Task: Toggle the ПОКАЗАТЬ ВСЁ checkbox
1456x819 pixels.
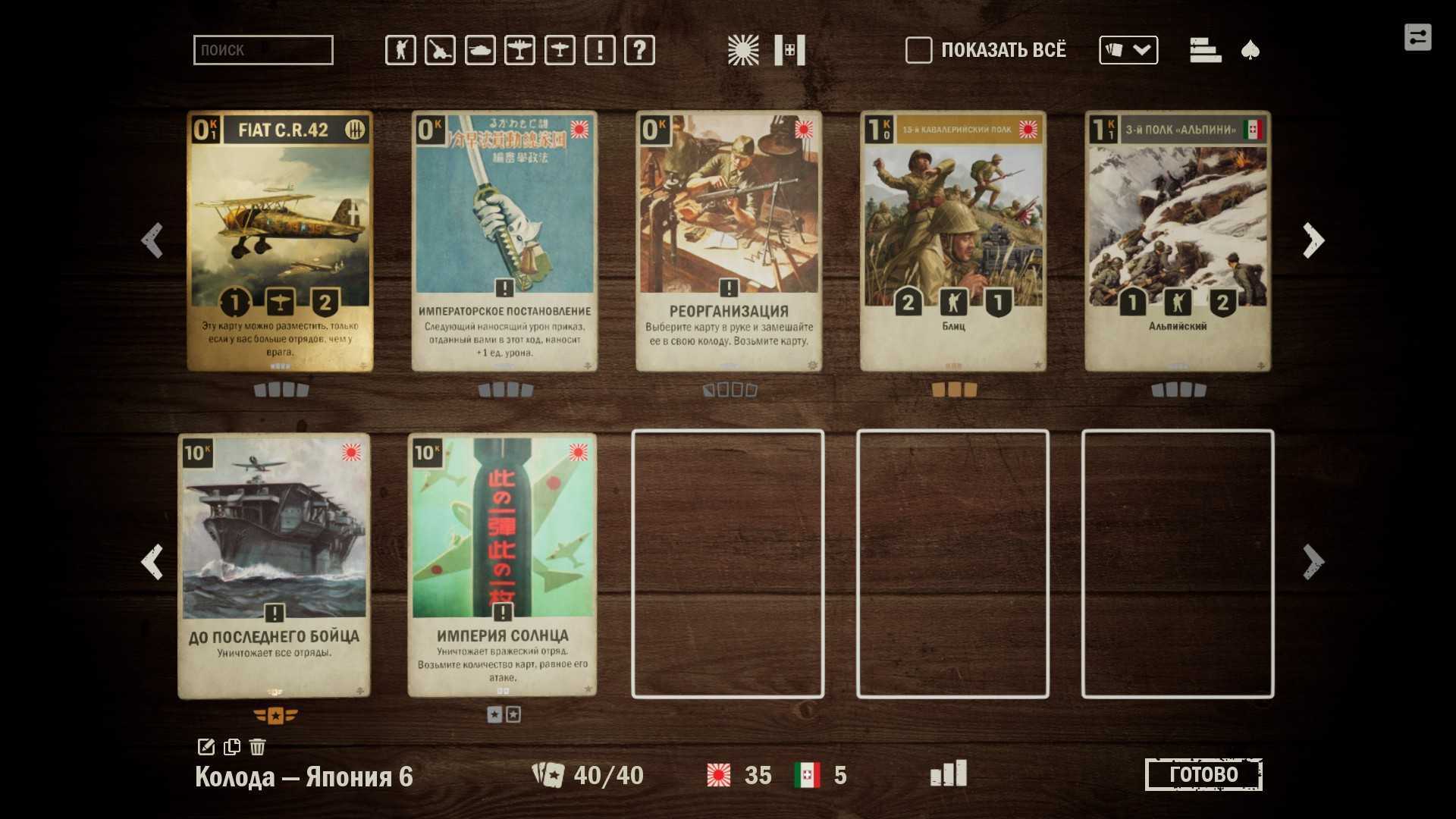Action: (918, 50)
